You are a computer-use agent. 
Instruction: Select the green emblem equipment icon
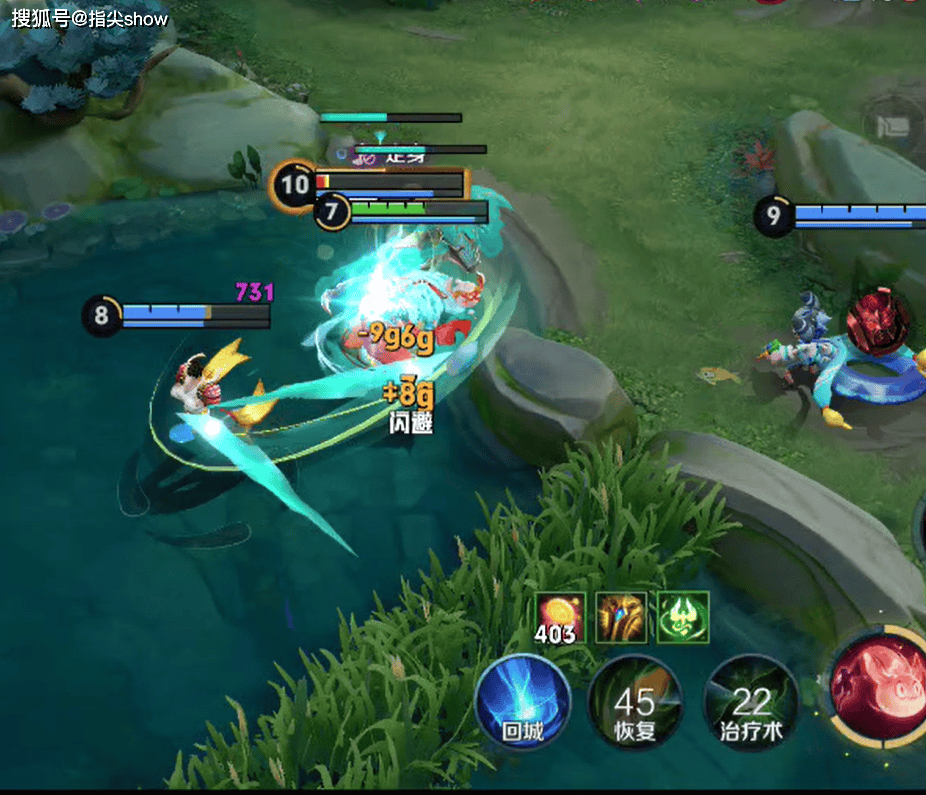(x=683, y=617)
